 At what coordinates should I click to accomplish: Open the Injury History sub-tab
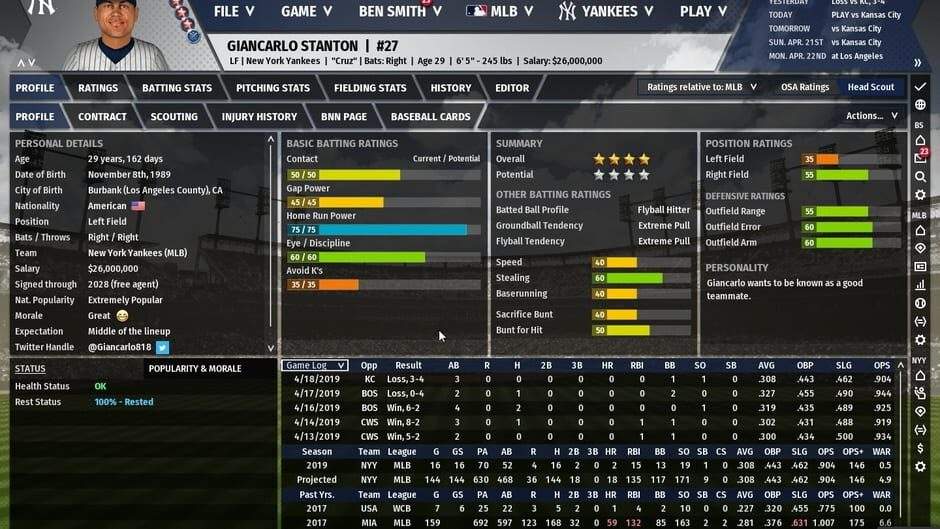click(259, 117)
